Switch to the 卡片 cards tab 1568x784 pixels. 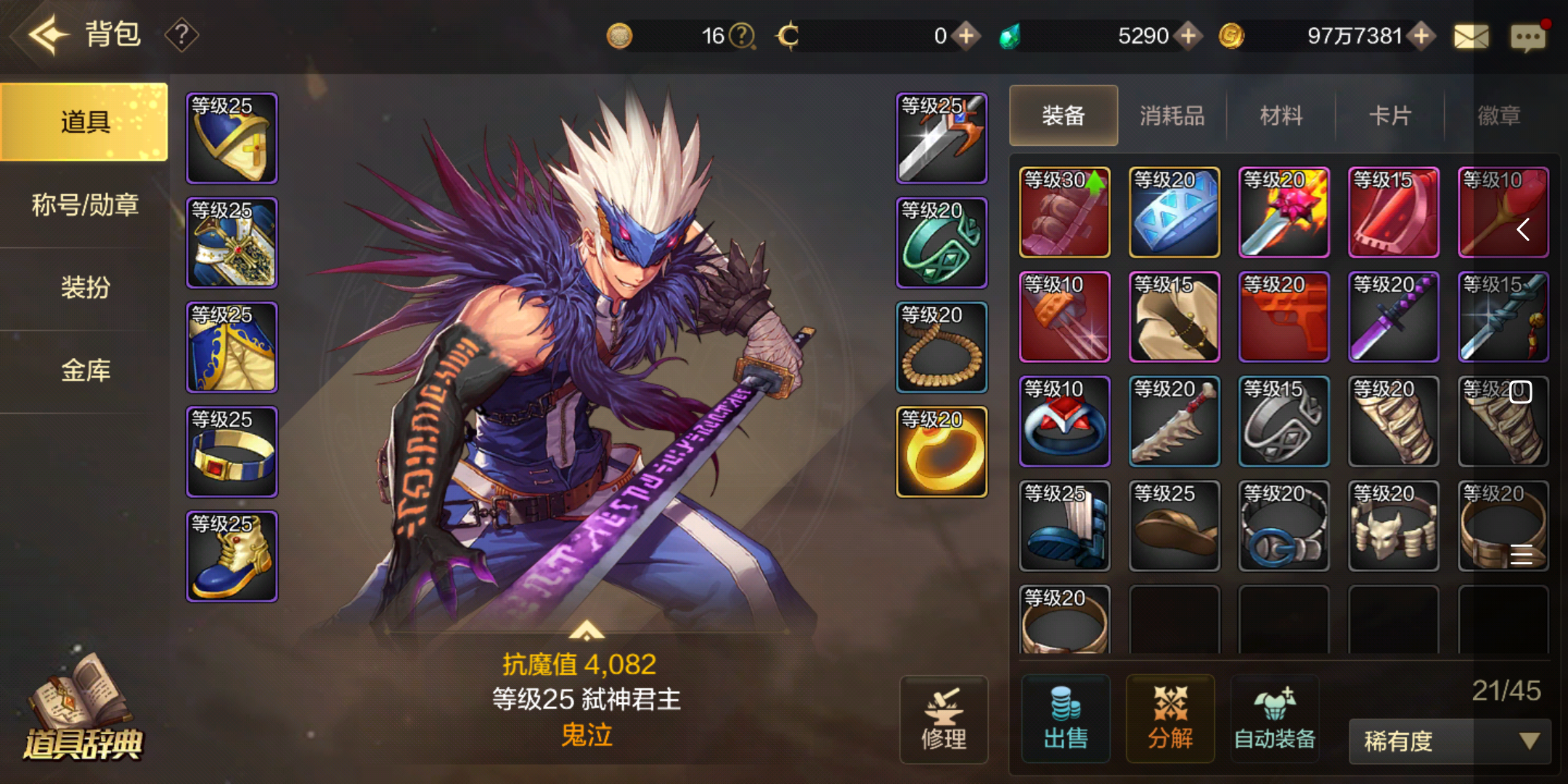(x=1389, y=116)
